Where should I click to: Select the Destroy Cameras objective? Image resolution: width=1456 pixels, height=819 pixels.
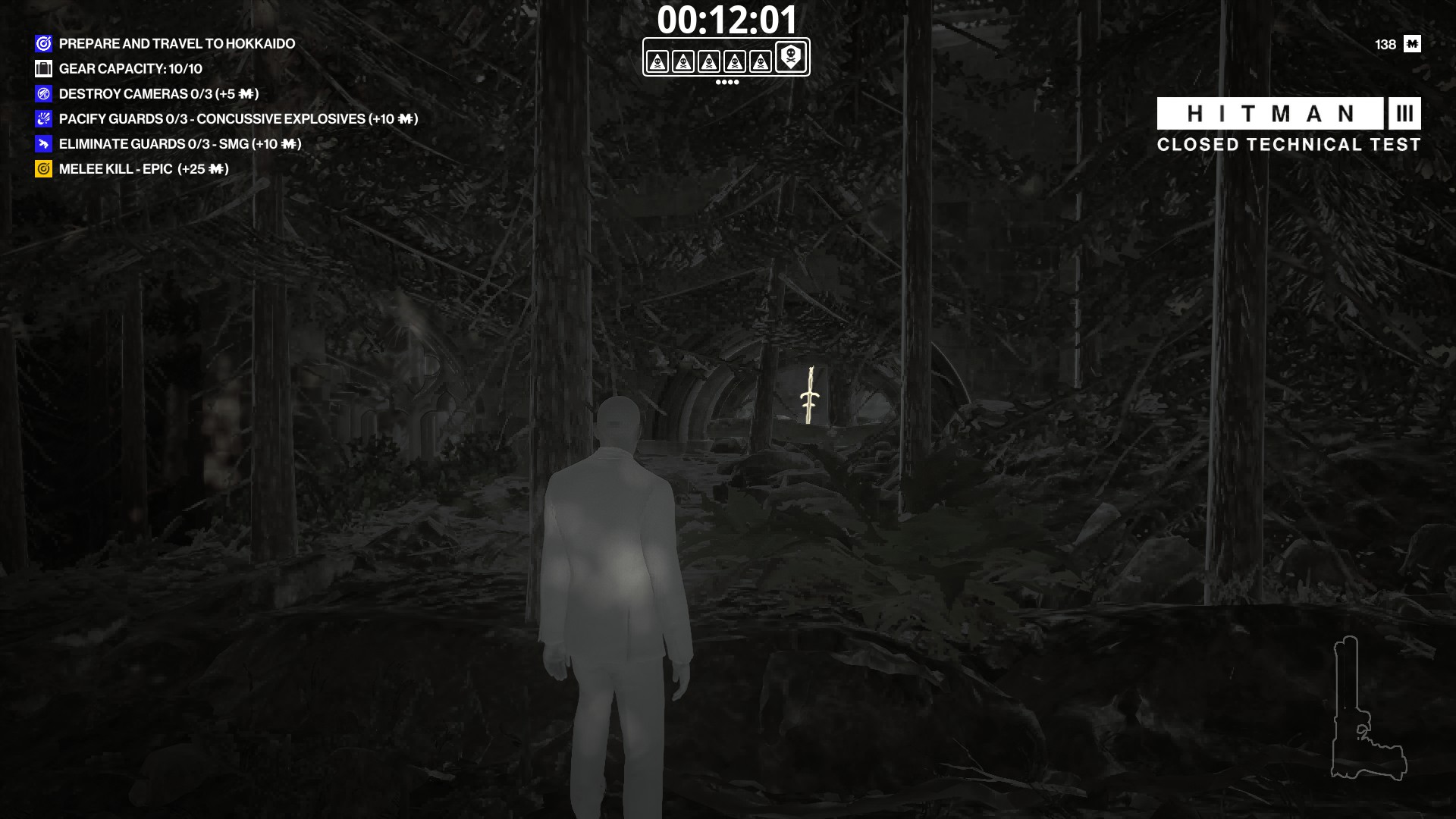pyautogui.click(x=158, y=94)
